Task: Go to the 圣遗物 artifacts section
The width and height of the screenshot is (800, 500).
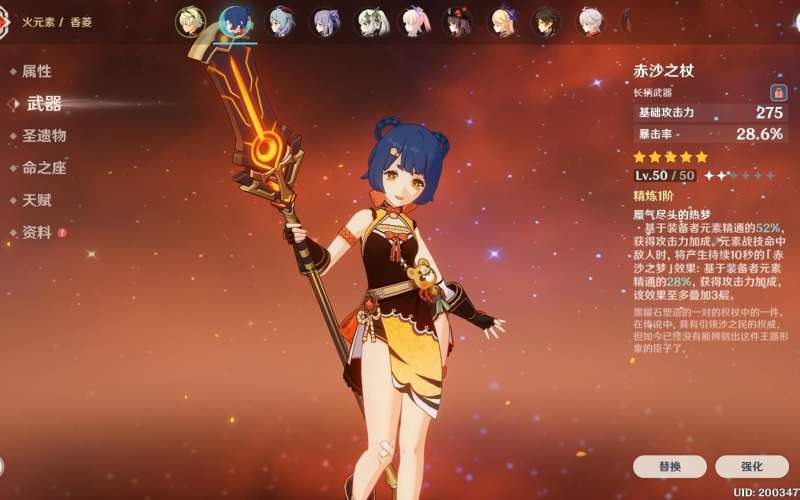Action: (x=44, y=135)
